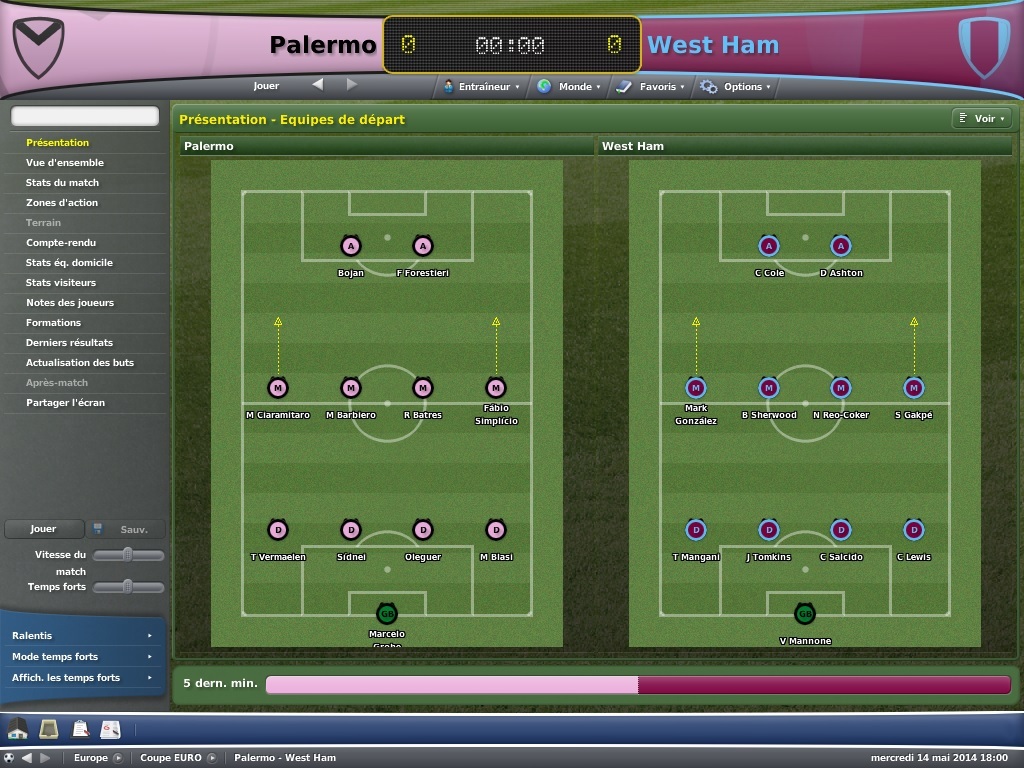
Task: Adjust the Vitesse du match slider
Action: [x=128, y=555]
